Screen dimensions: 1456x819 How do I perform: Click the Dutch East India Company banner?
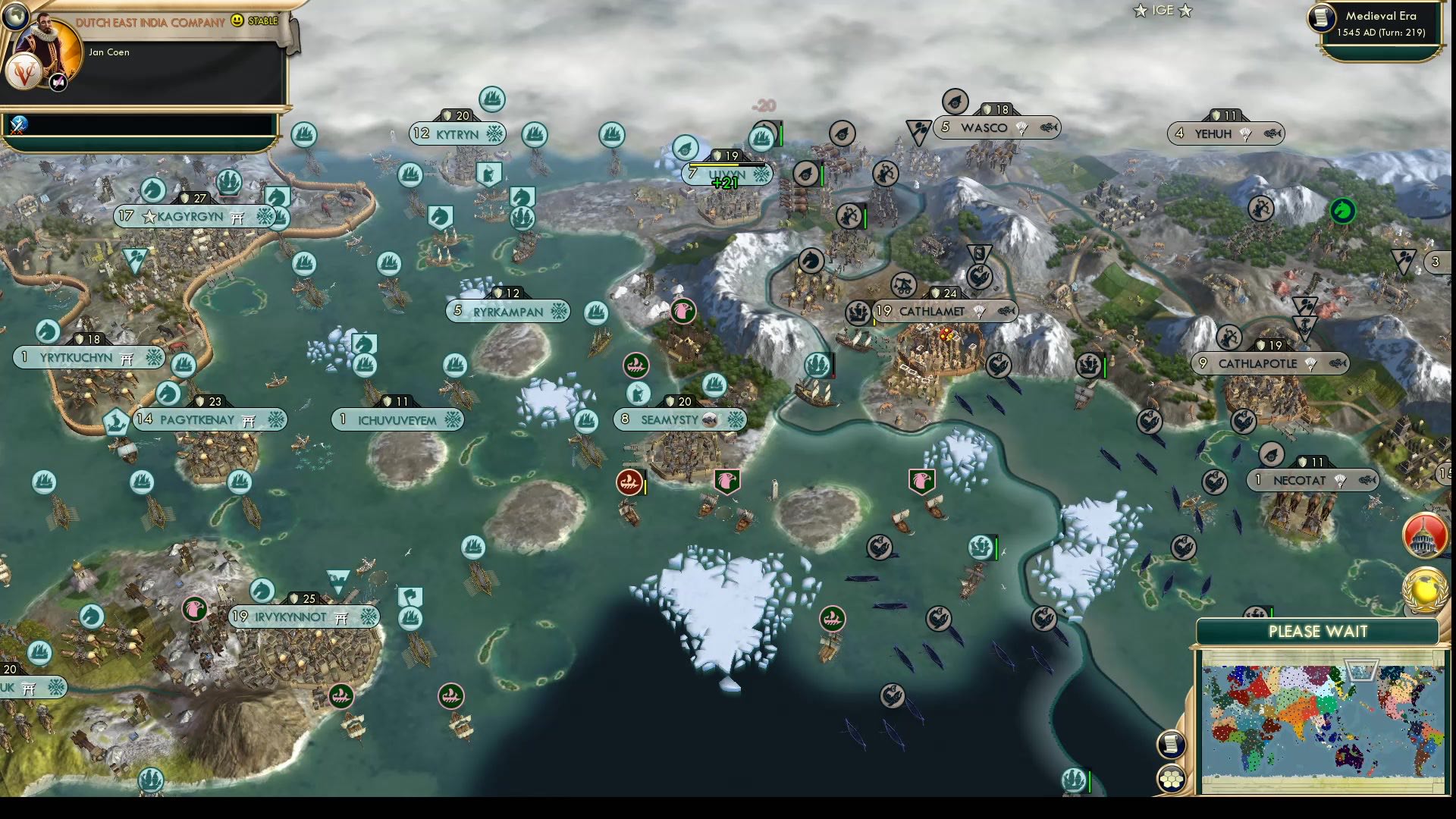click(146, 22)
